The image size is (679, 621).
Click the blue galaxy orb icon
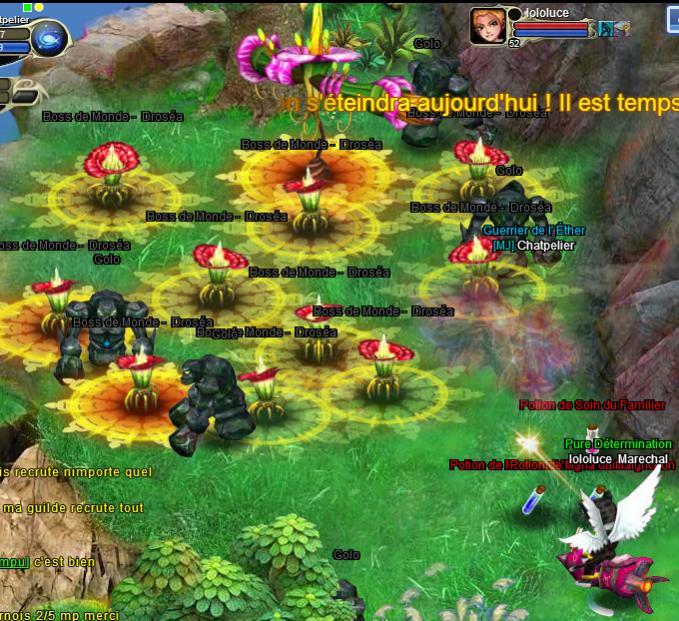point(49,39)
